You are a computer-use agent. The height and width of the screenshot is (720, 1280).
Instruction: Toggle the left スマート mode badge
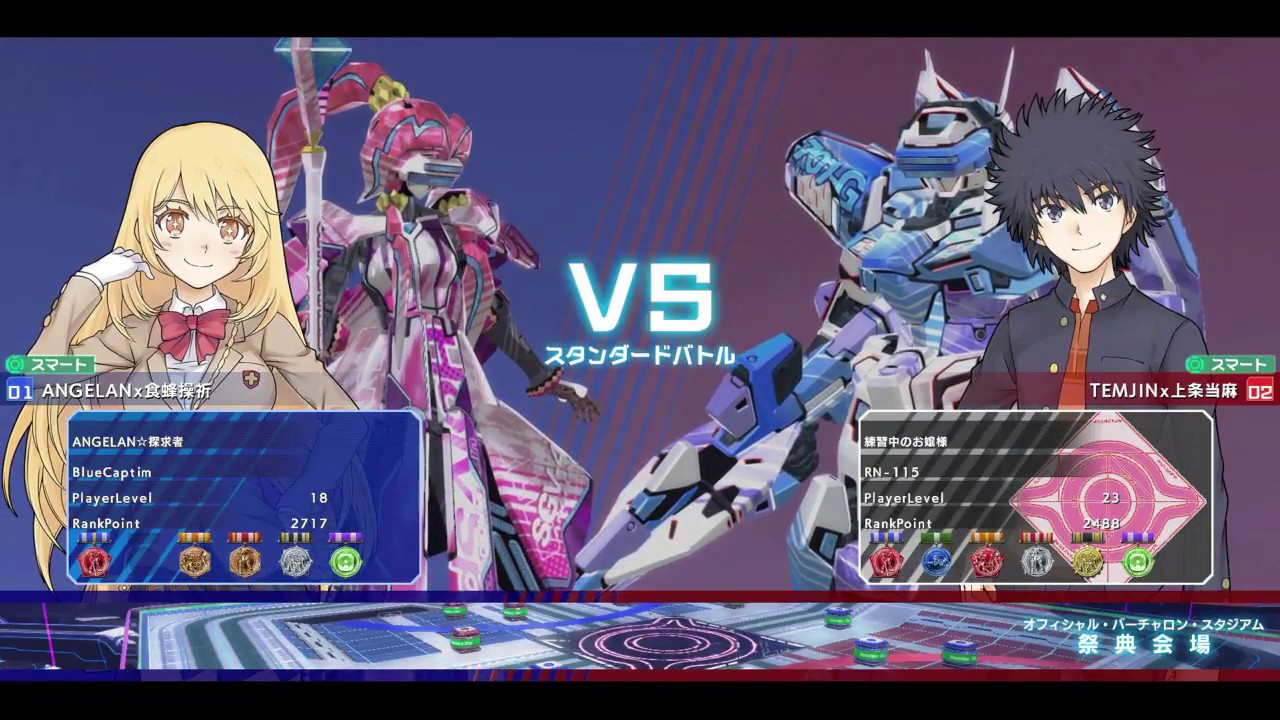pos(52,366)
